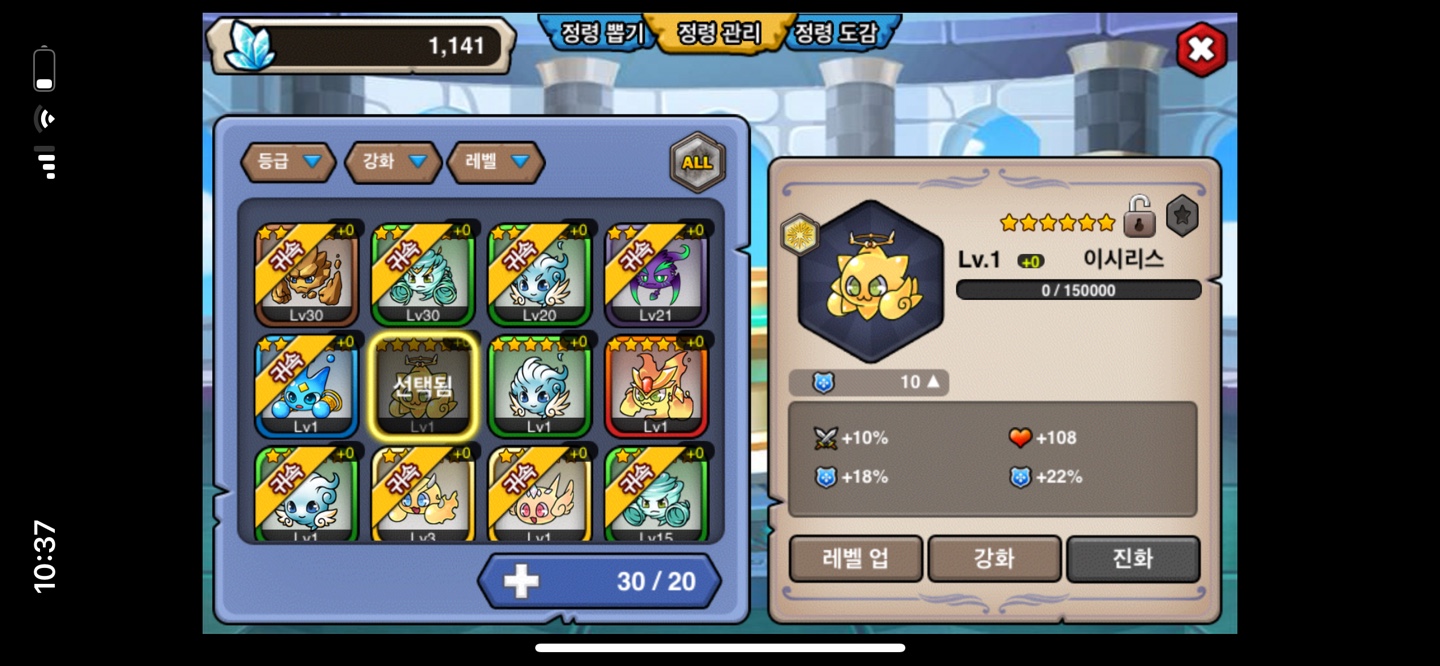Pick the selected gold spirit marked 선택됨
This screenshot has height=666, width=1440.
click(423, 386)
